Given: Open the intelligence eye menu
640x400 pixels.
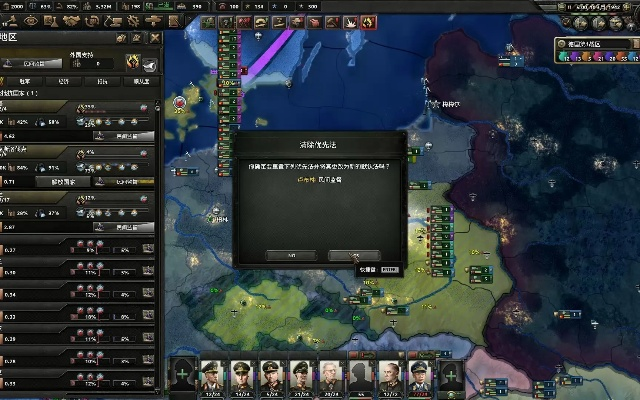Looking at the screenshot, I should coord(30,20).
